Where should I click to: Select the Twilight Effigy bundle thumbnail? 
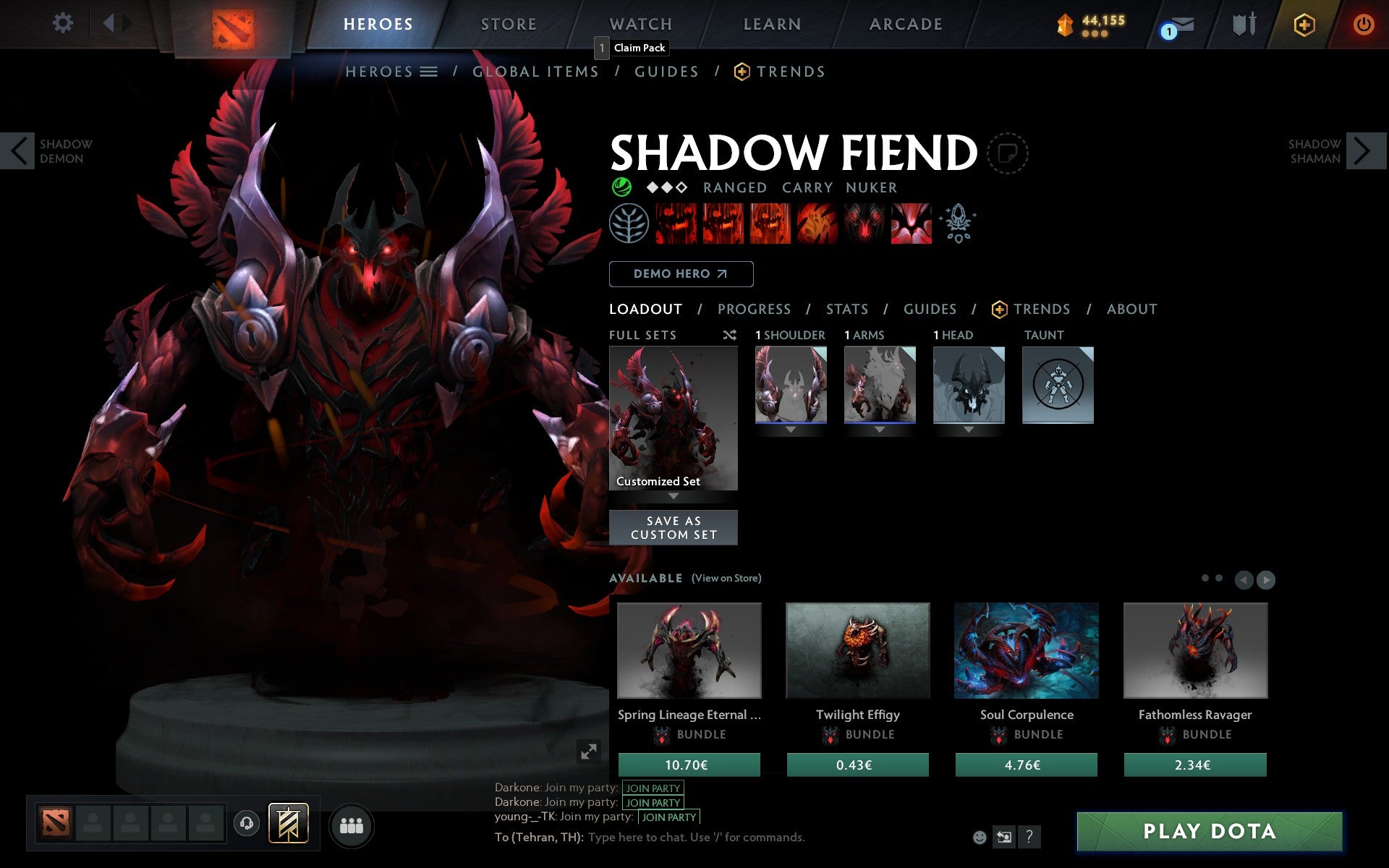857,650
